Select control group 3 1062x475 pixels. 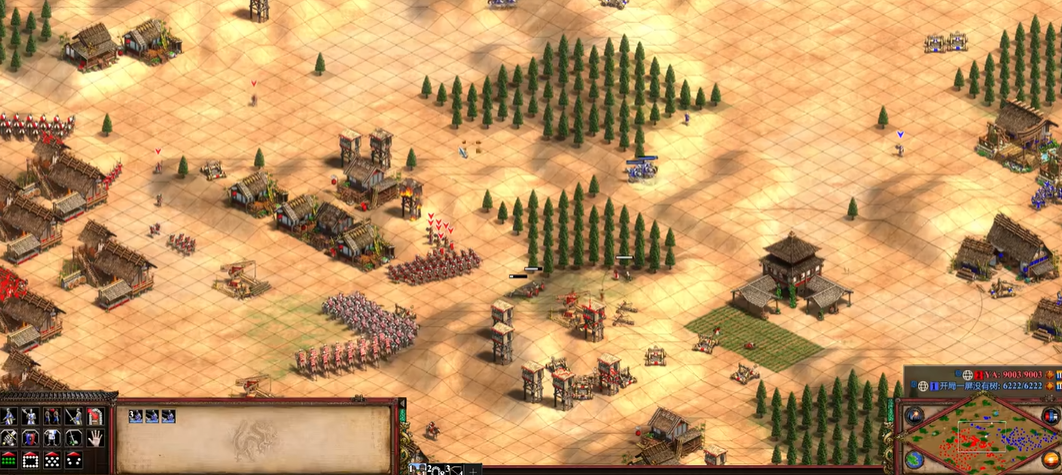pyautogui.click(x=456, y=468)
